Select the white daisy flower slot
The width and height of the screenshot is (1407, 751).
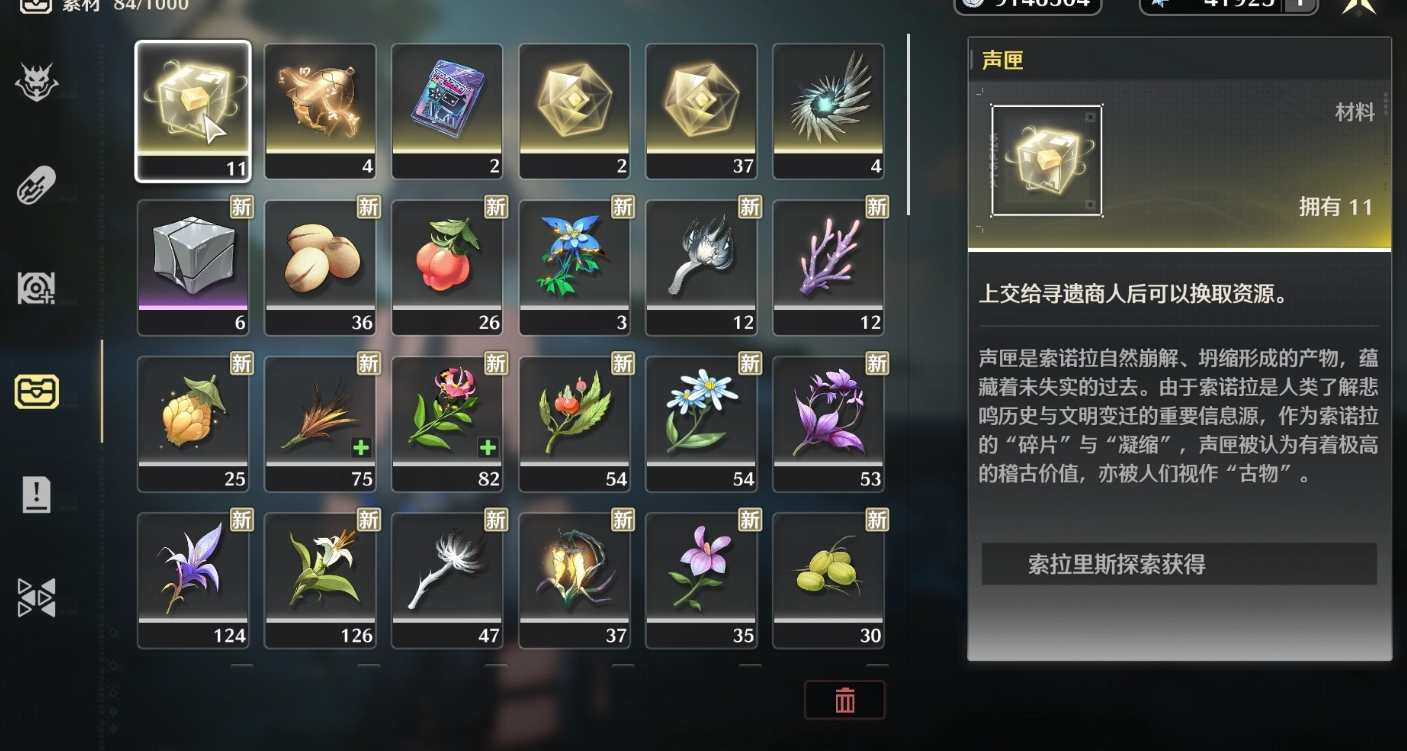pos(701,422)
